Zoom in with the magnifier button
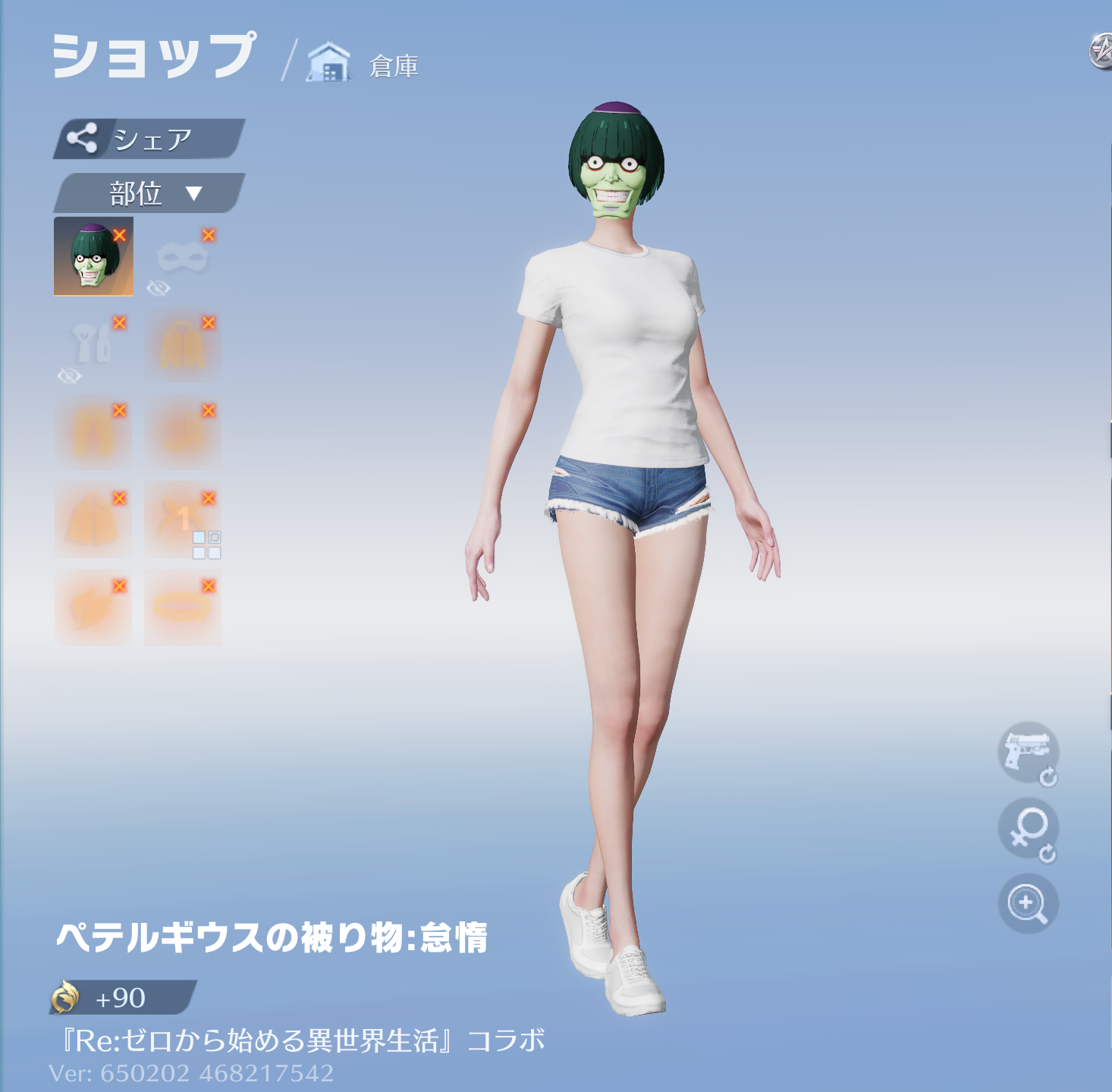The height and width of the screenshot is (1092, 1112). [1027, 903]
